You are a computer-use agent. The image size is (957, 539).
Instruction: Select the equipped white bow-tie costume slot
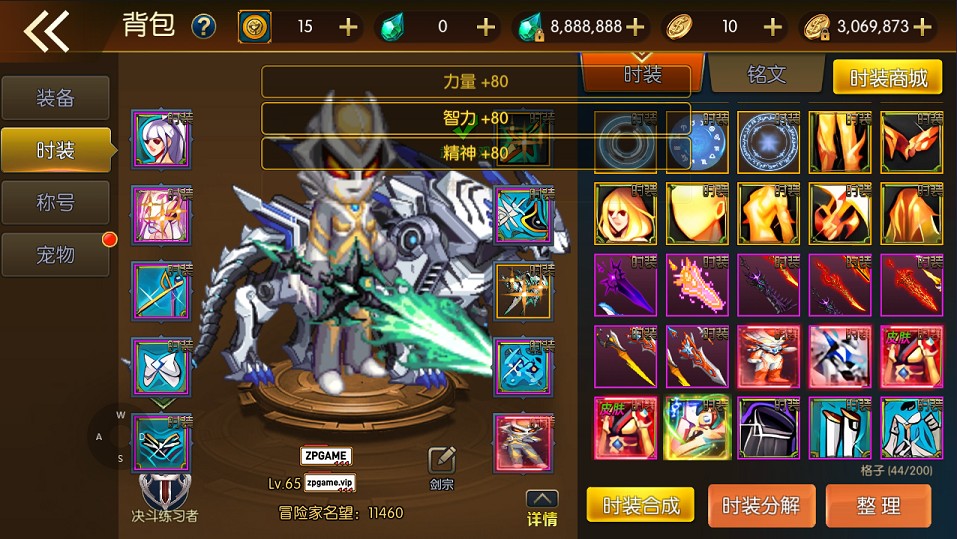(x=161, y=367)
